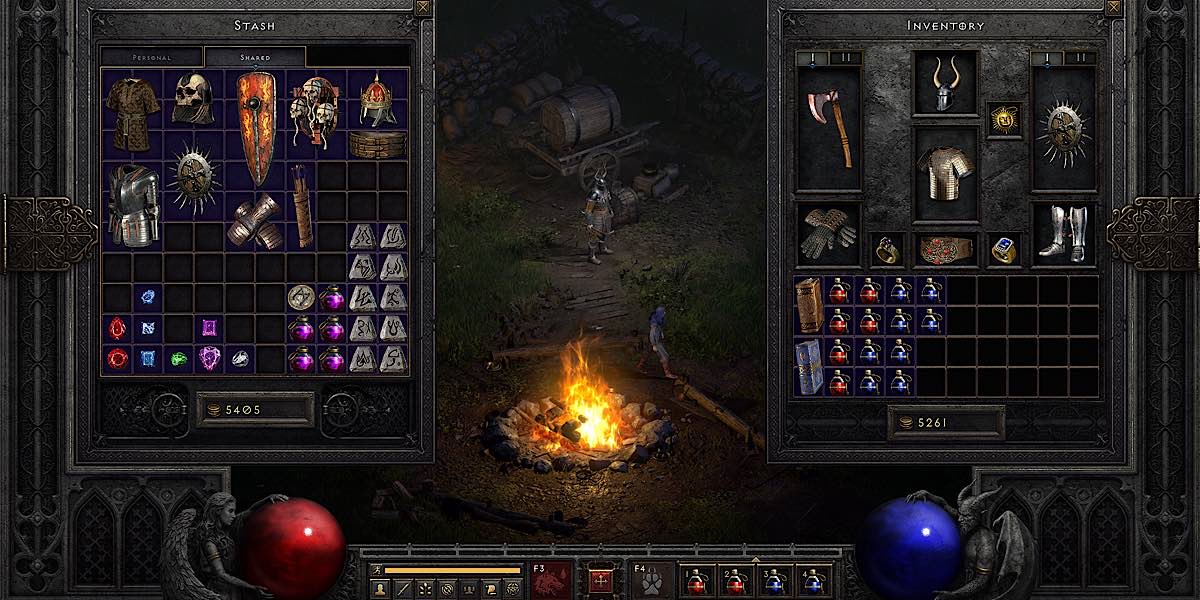Use the belt potion in slot 1
The width and height of the screenshot is (1200, 600).
coord(696,581)
